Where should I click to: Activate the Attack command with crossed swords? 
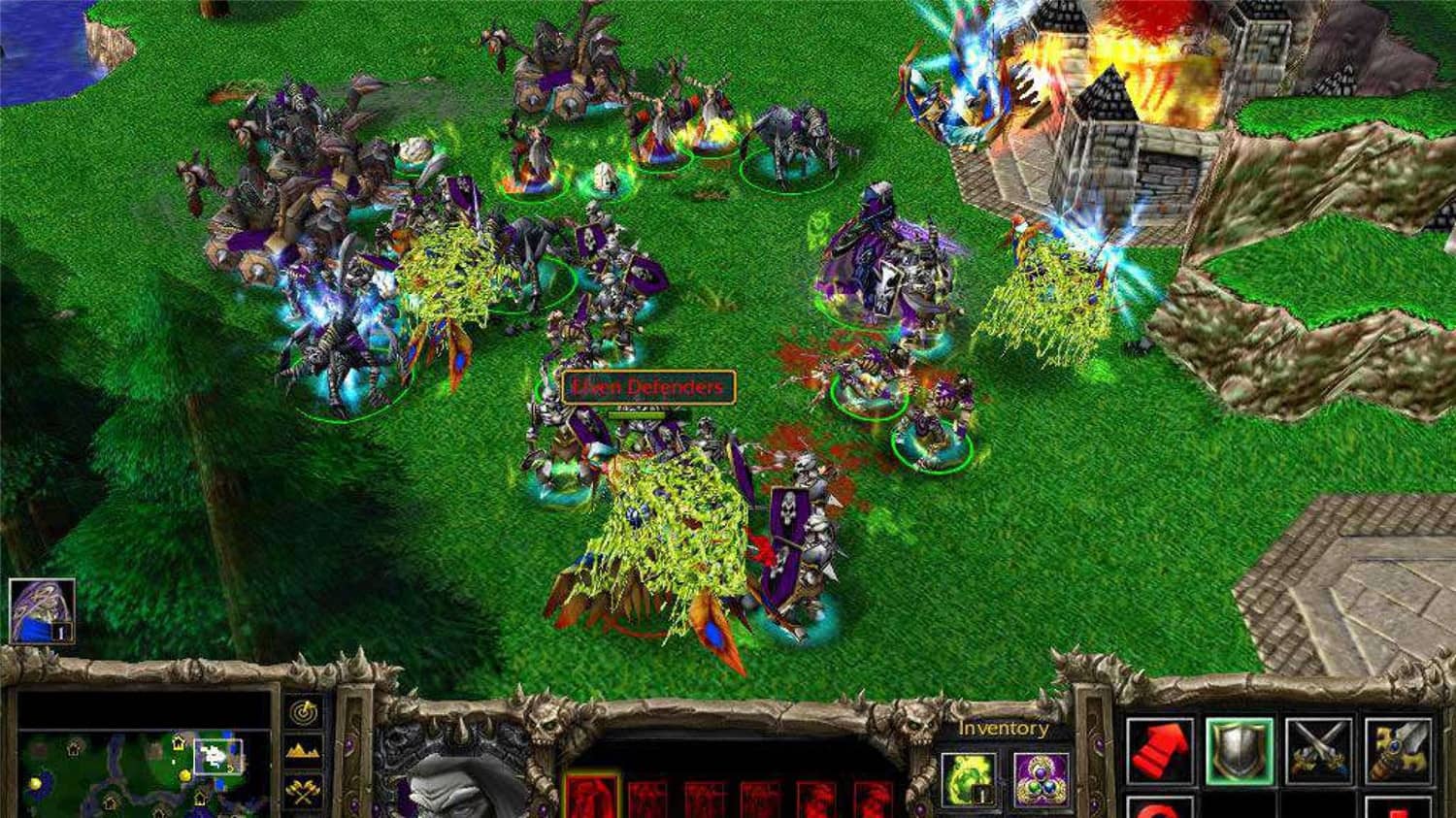(1320, 747)
